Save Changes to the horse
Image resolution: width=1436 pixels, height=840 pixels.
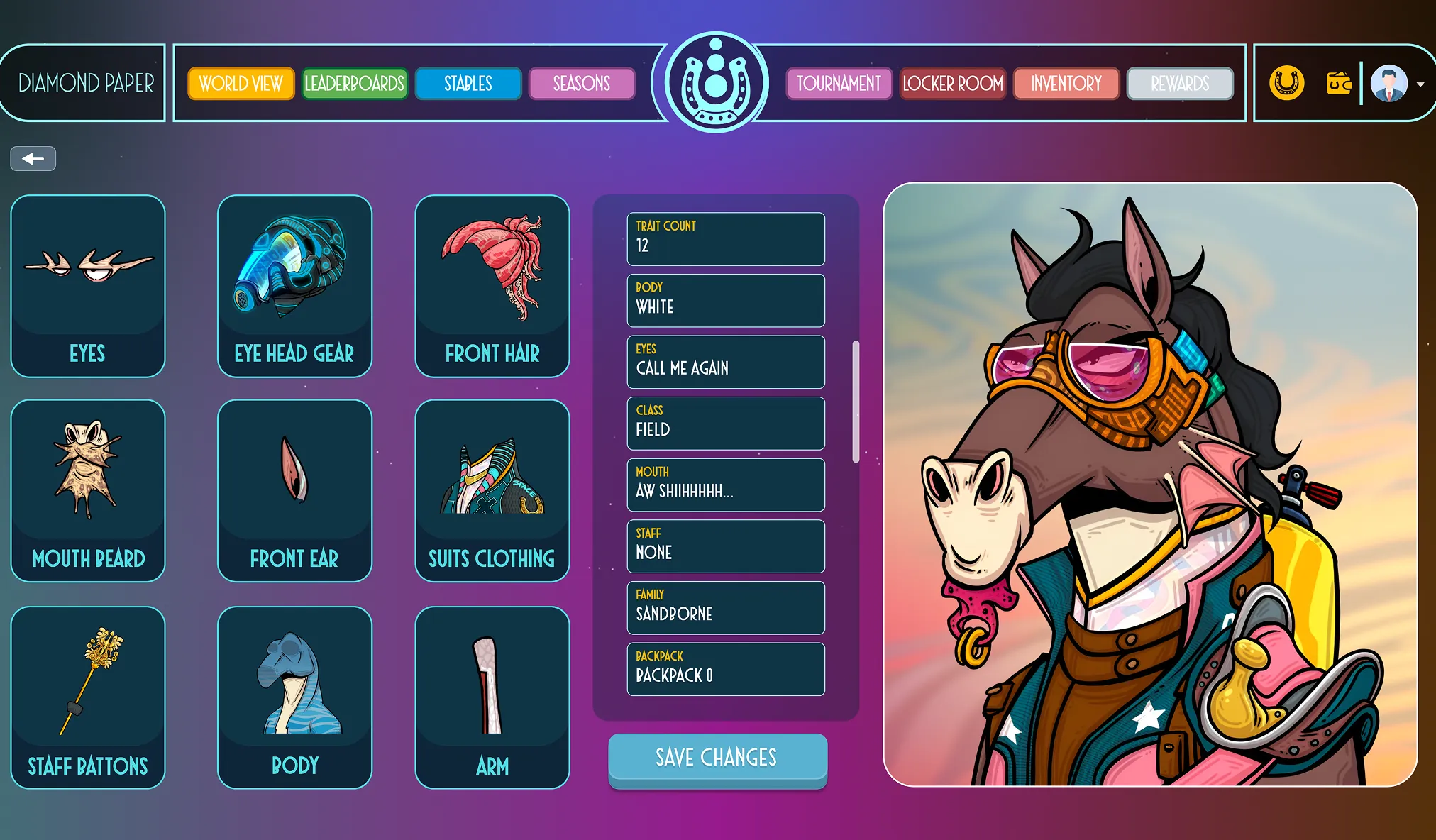(x=717, y=758)
